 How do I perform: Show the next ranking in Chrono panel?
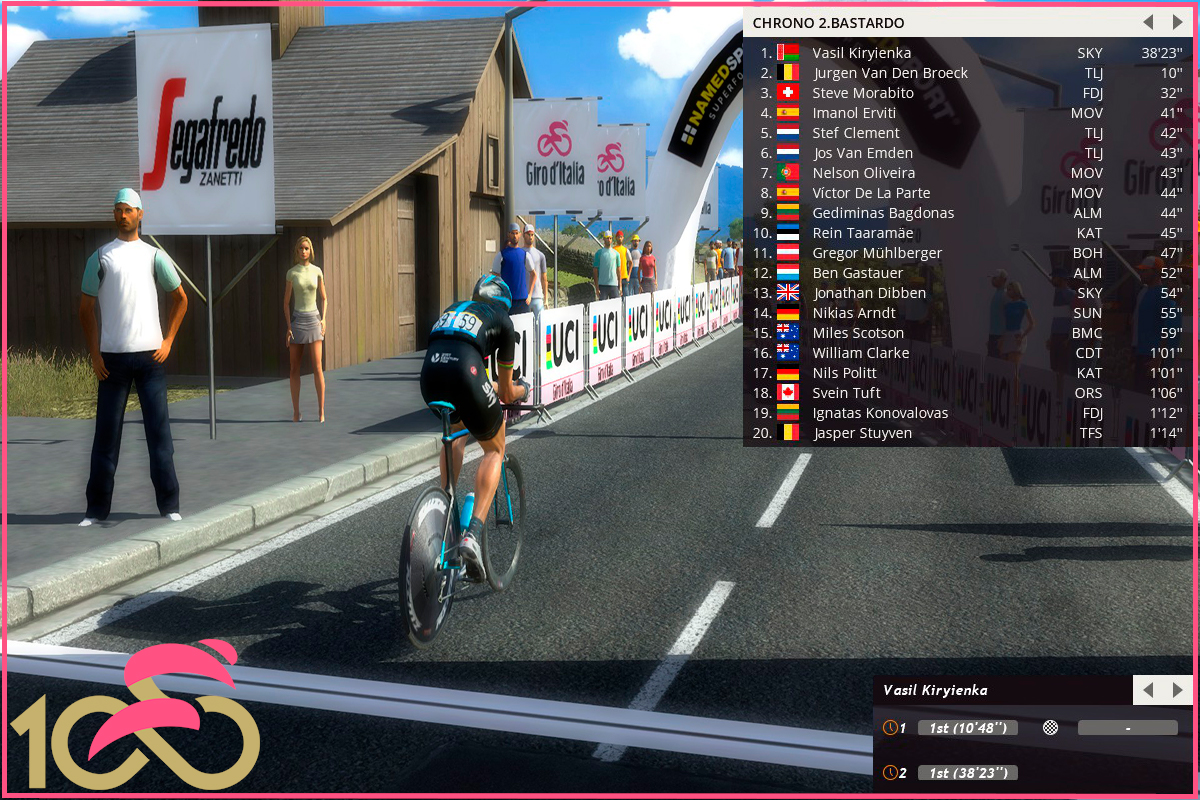[x=1177, y=22]
